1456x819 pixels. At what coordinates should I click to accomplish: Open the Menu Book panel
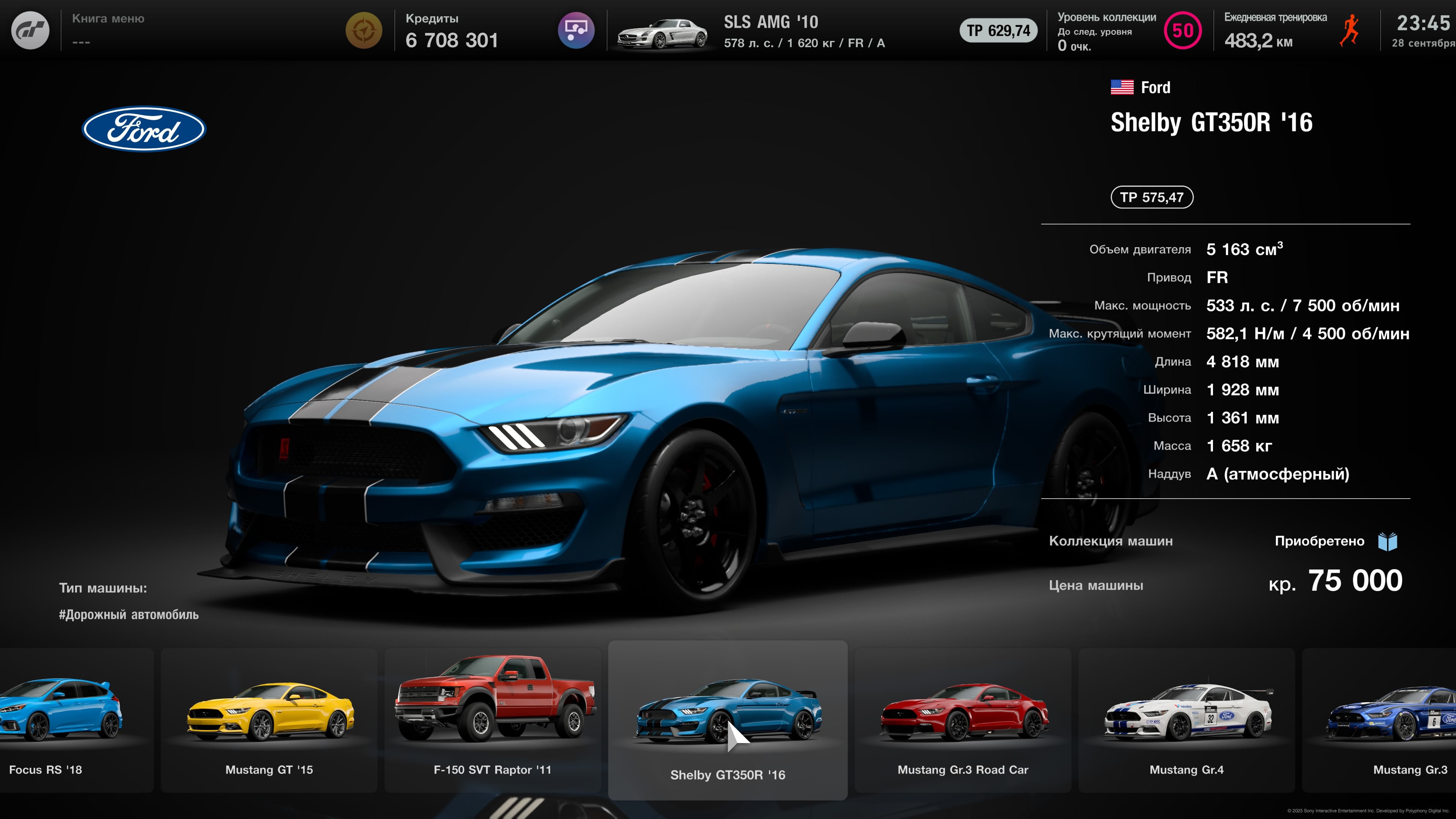point(108,30)
